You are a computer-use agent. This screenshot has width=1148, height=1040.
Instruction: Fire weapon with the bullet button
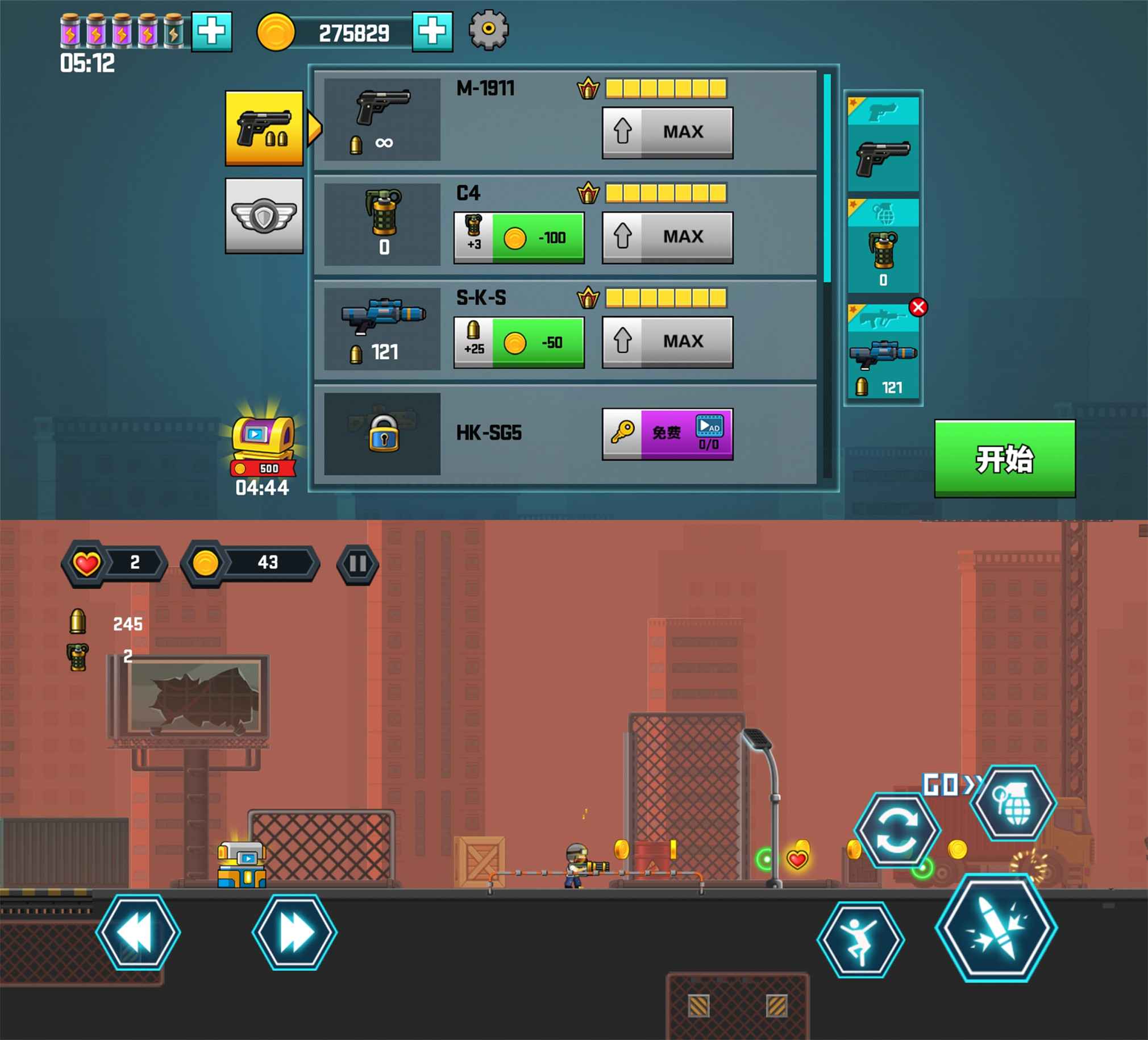tap(996, 929)
